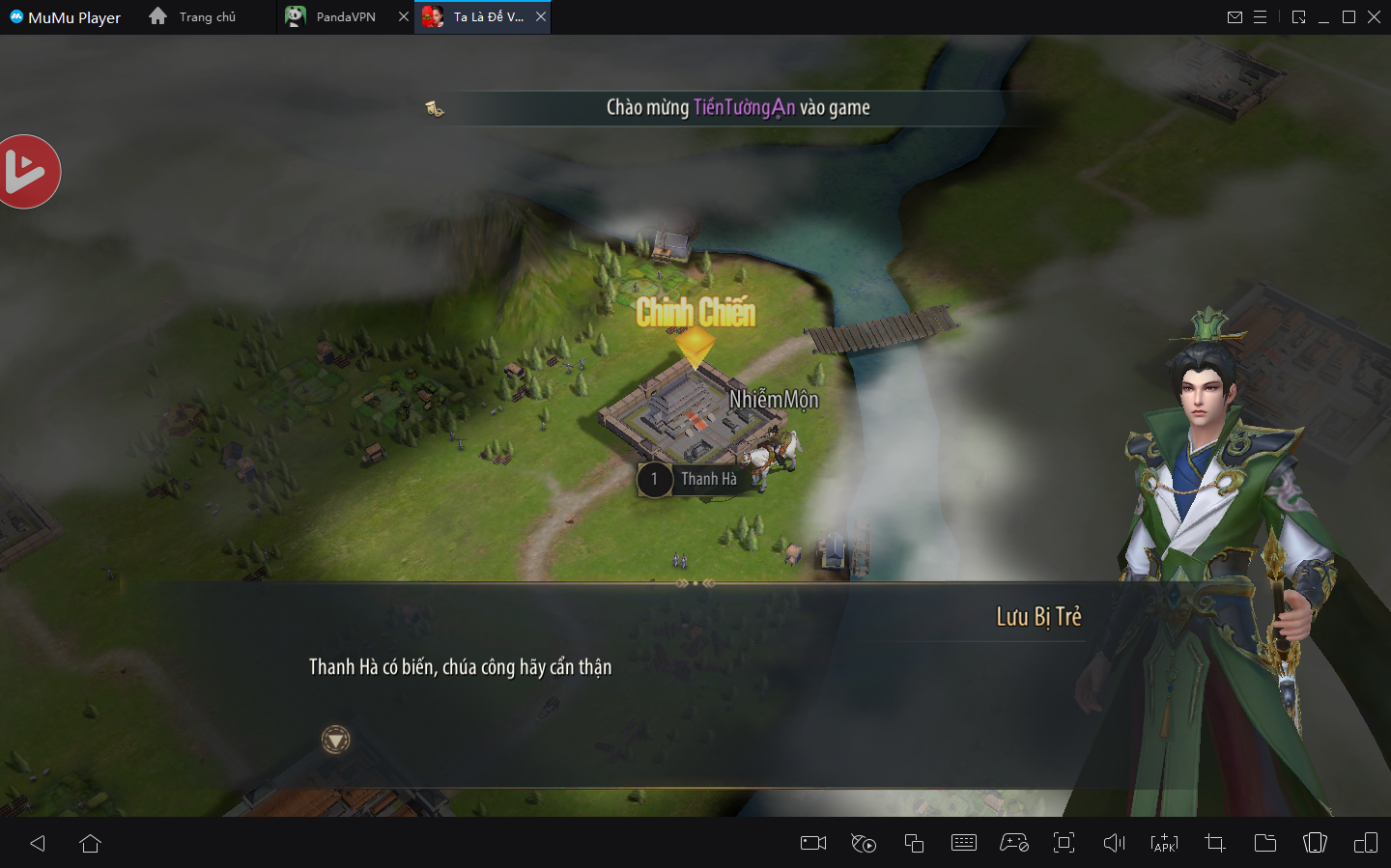Close the Ta Là Đế Vương tab
Screen dimensions: 1391x868
[x=541, y=16]
